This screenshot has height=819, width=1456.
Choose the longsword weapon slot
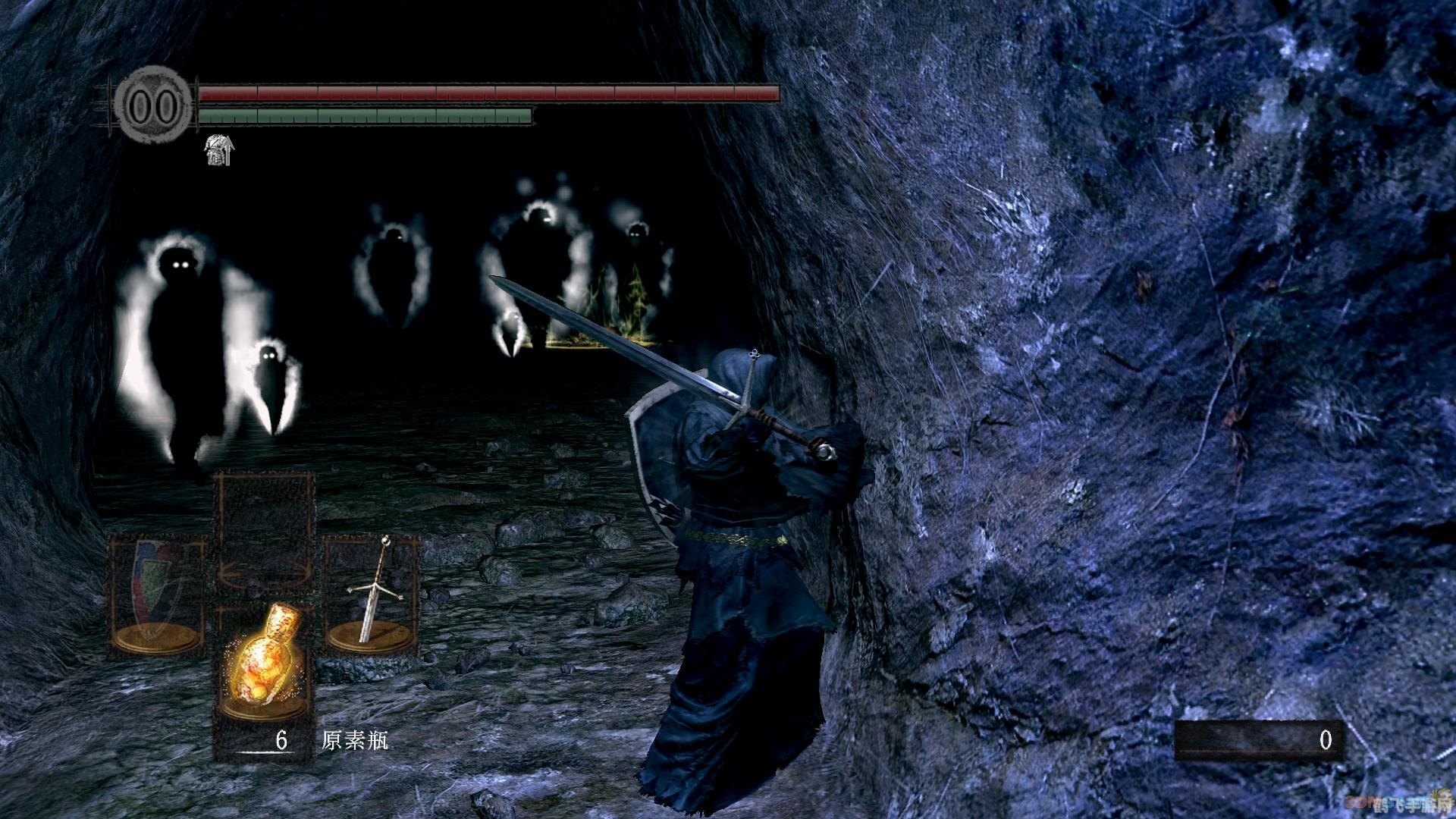point(372,593)
